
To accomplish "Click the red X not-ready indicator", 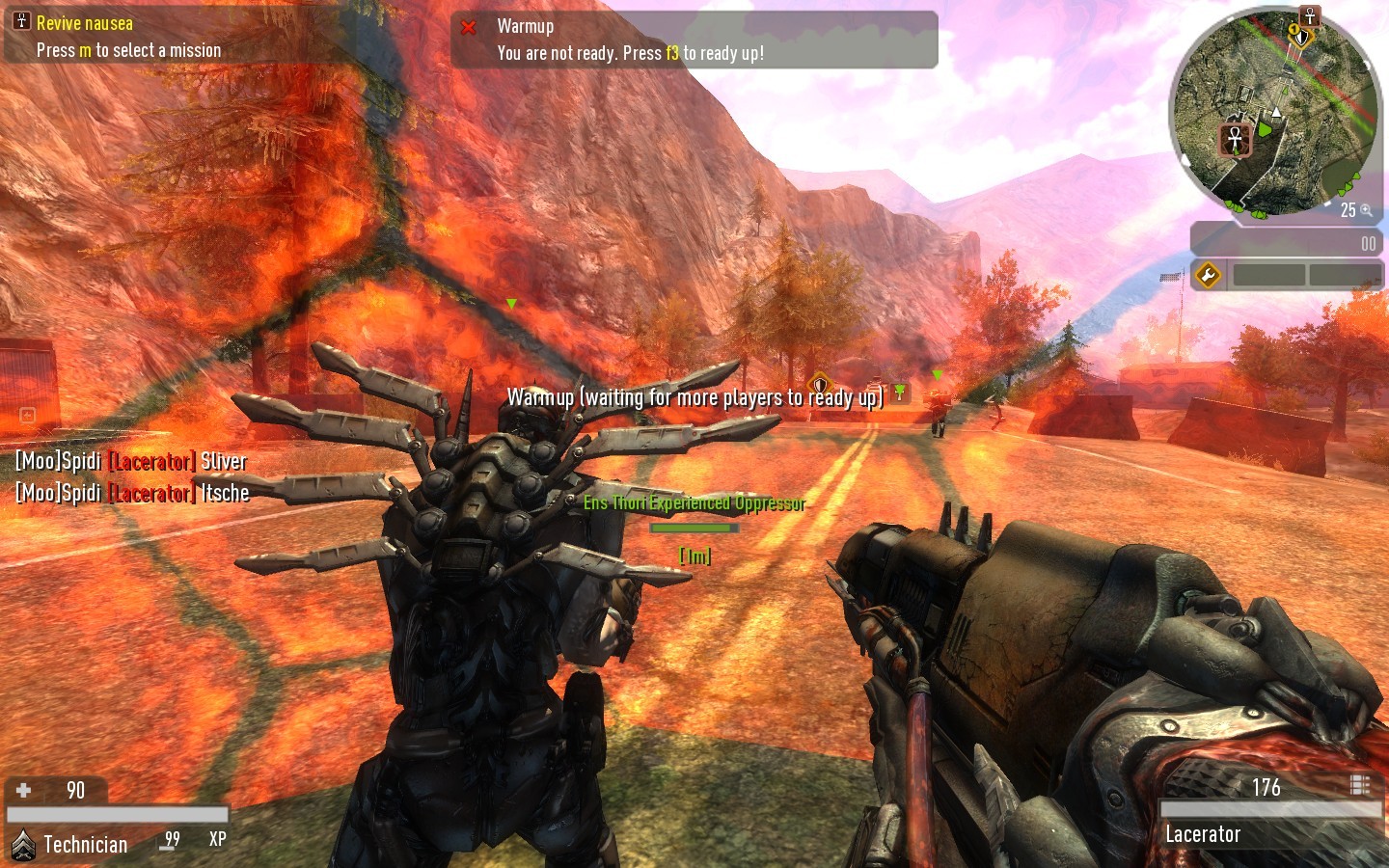I will point(469,28).
